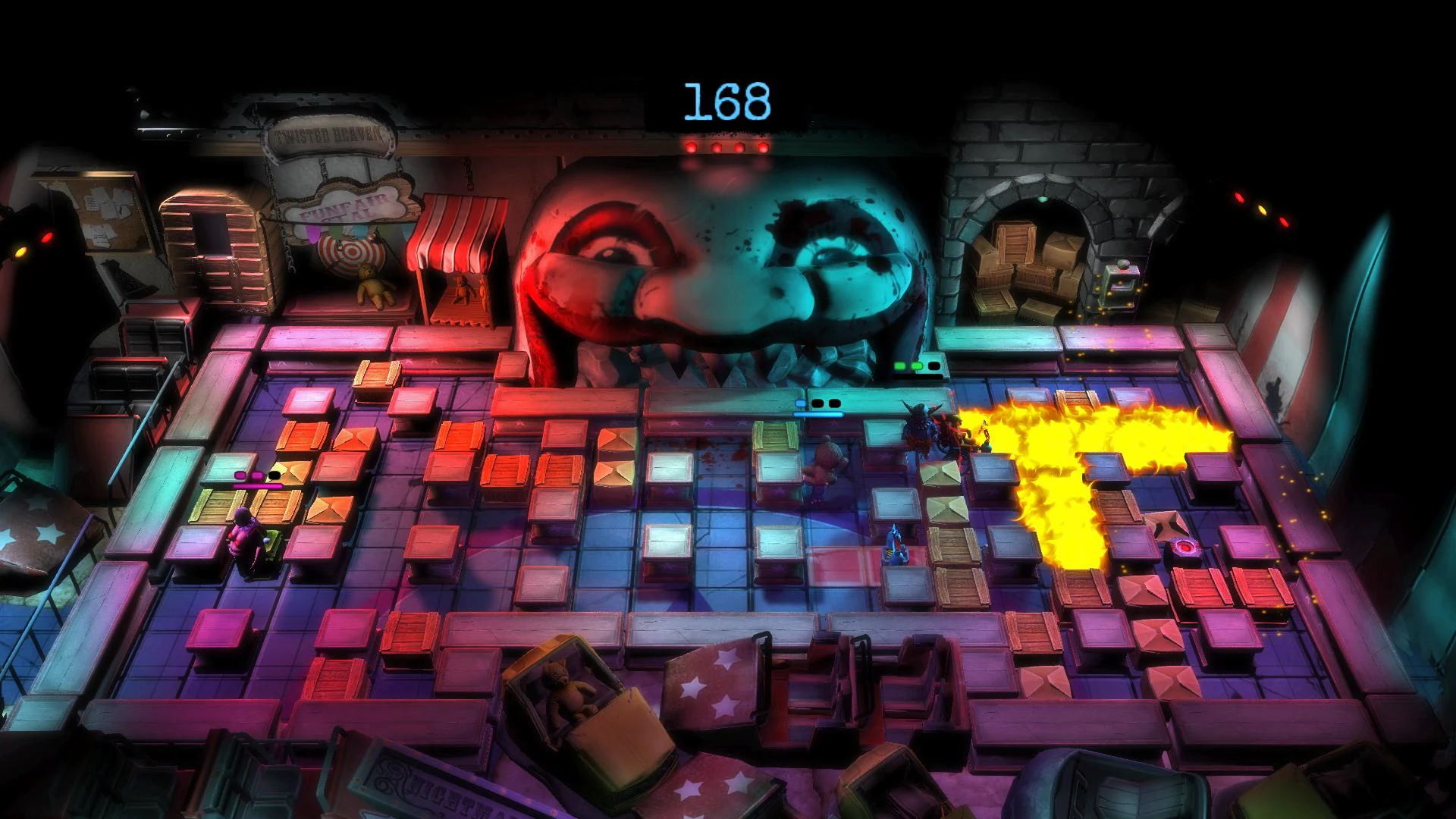Toggle the empty black ammo slot
Image resolution: width=1456 pixels, height=819 pixels.
click(x=936, y=366)
